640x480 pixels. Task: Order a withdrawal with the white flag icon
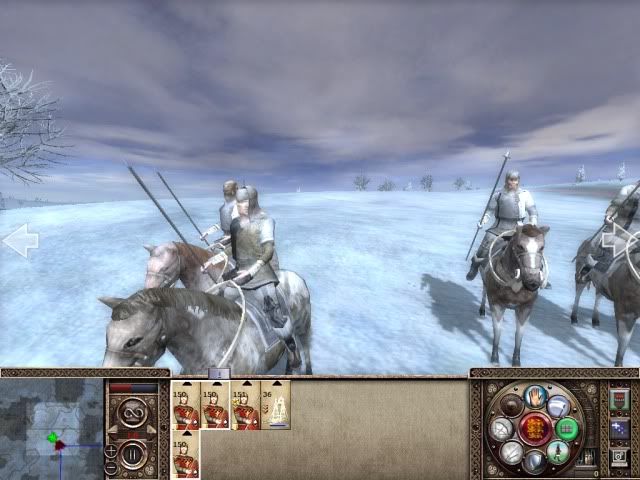tap(557, 405)
